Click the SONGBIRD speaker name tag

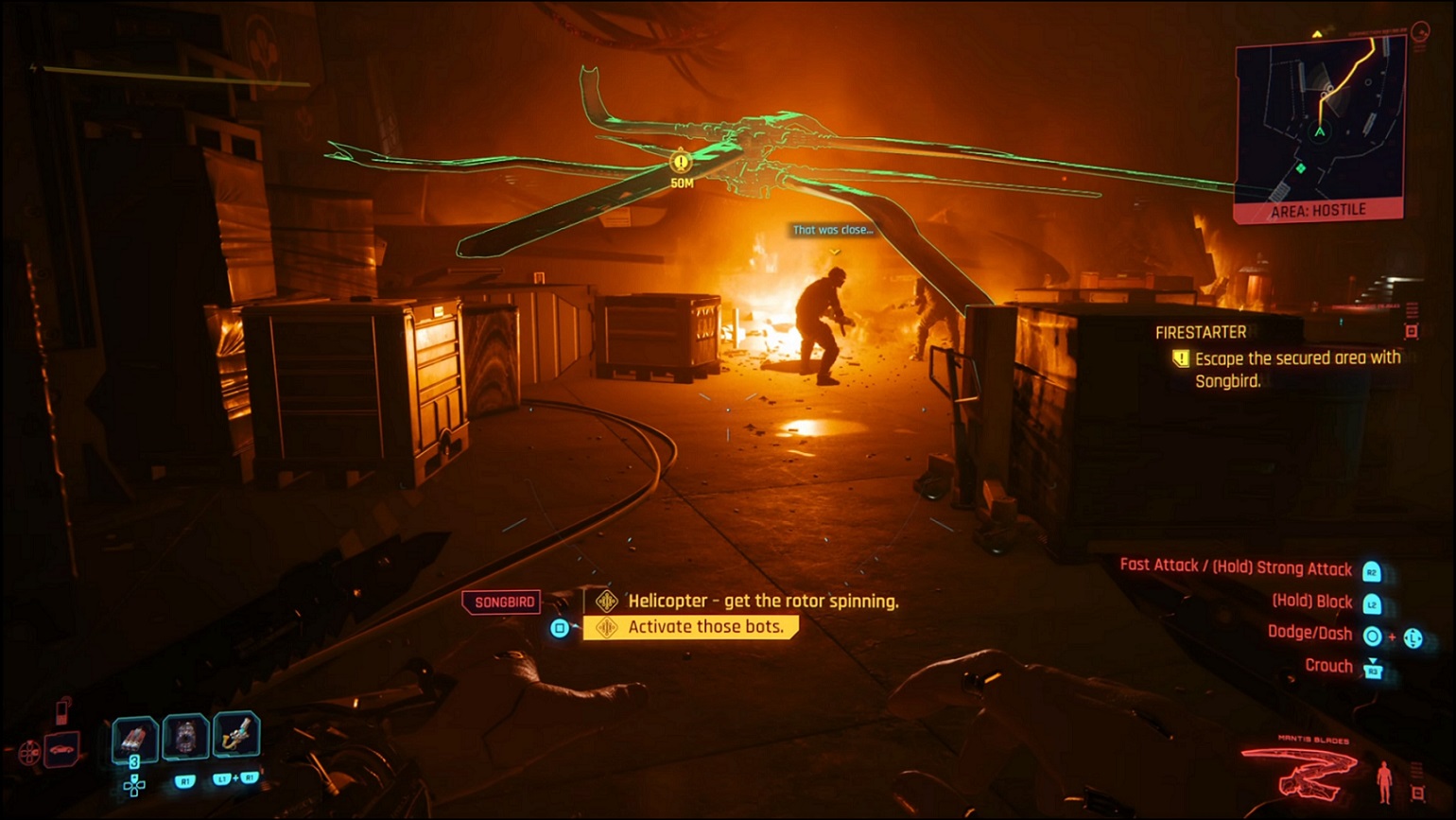[x=501, y=602]
